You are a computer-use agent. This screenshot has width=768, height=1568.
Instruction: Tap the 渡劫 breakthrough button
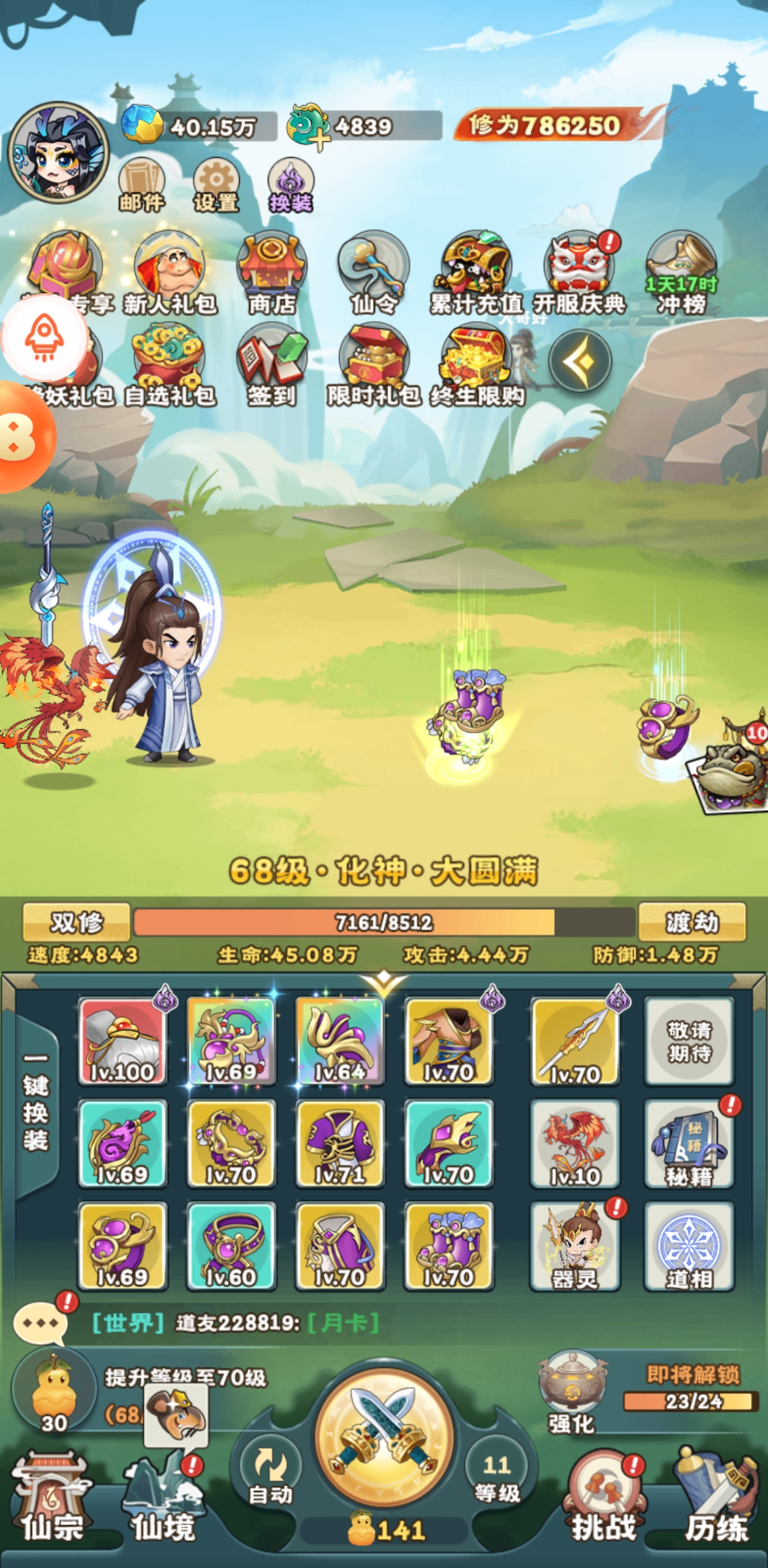coord(692,922)
